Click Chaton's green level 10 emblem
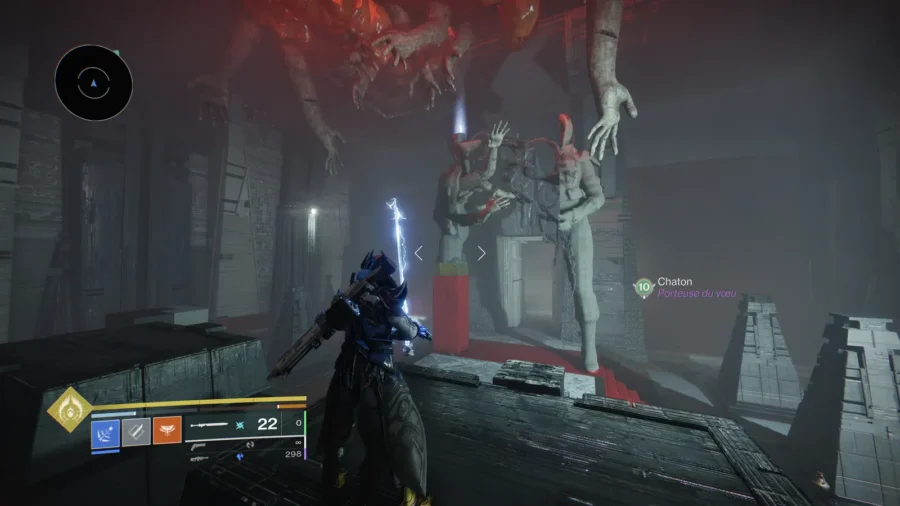900x506 pixels. 643,288
